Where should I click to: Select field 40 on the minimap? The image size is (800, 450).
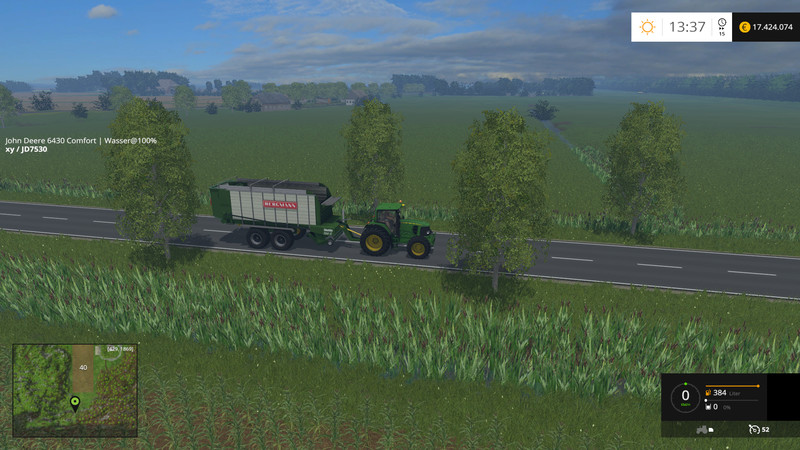coord(83,367)
